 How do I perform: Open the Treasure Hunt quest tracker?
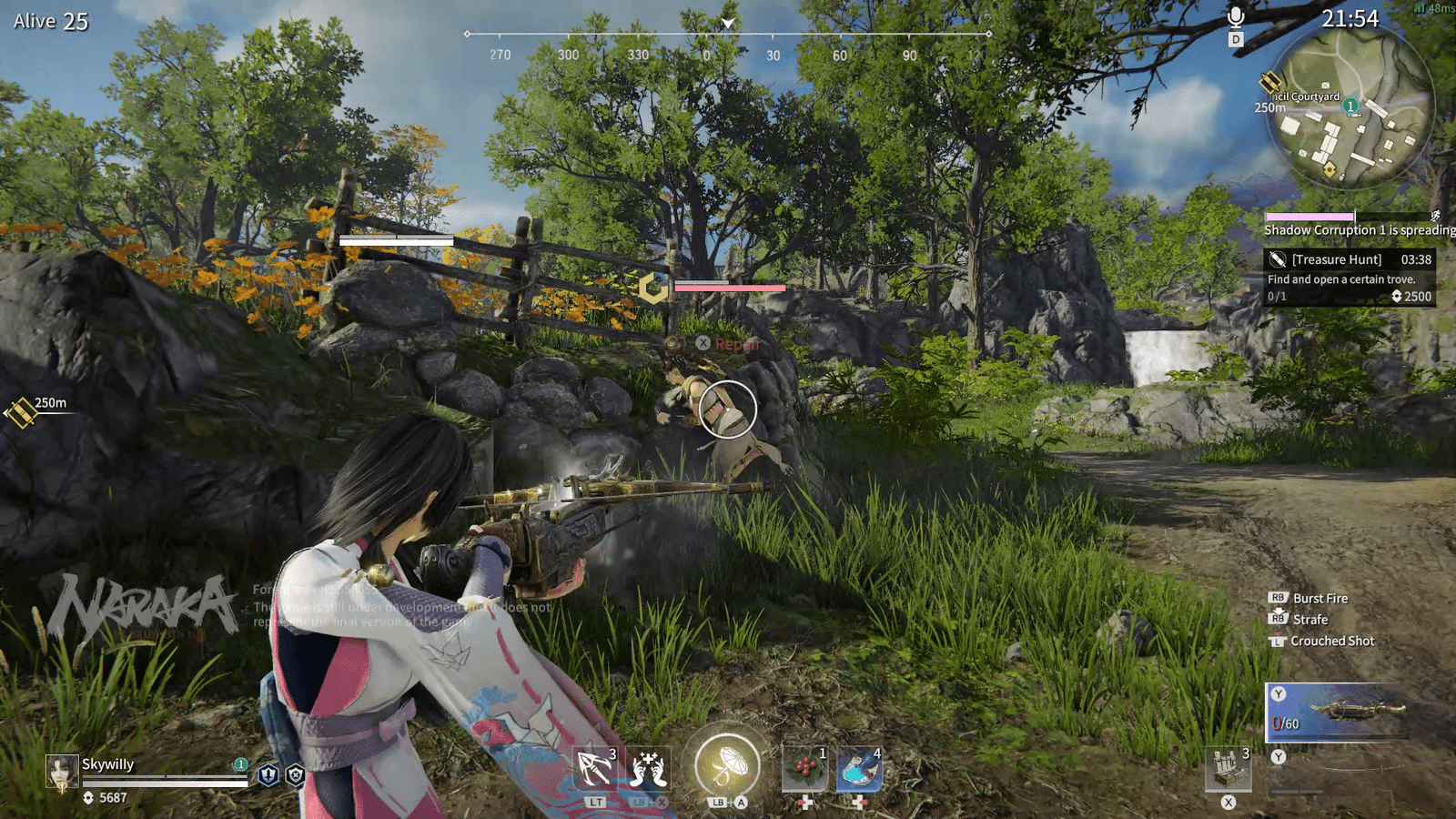click(1349, 277)
